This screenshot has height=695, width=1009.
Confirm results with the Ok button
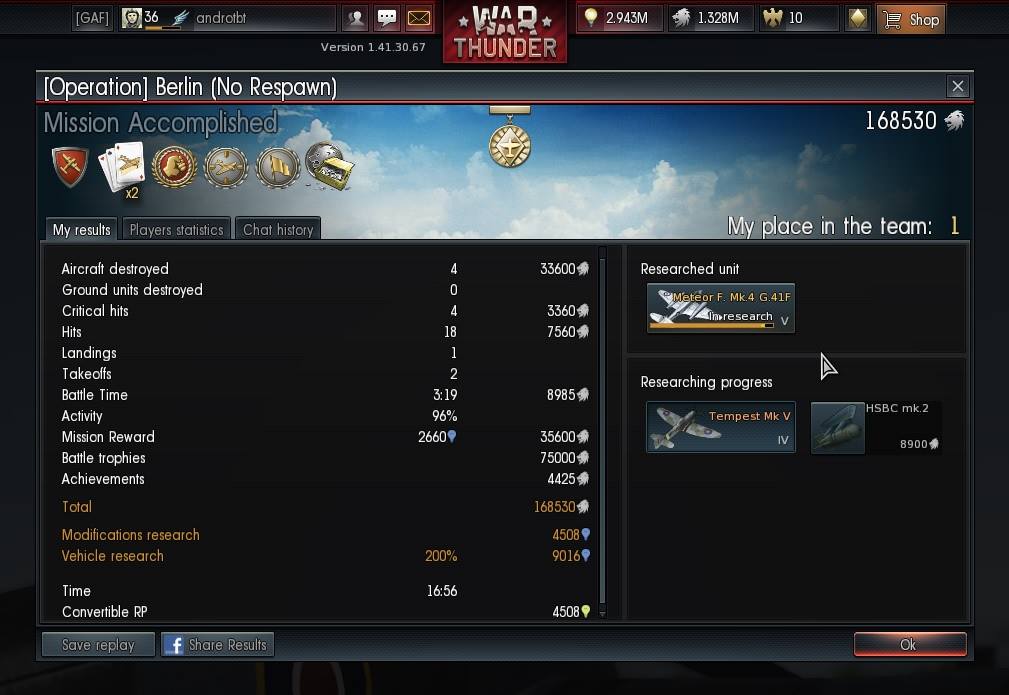pyautogui.click(x=909, y=645)
